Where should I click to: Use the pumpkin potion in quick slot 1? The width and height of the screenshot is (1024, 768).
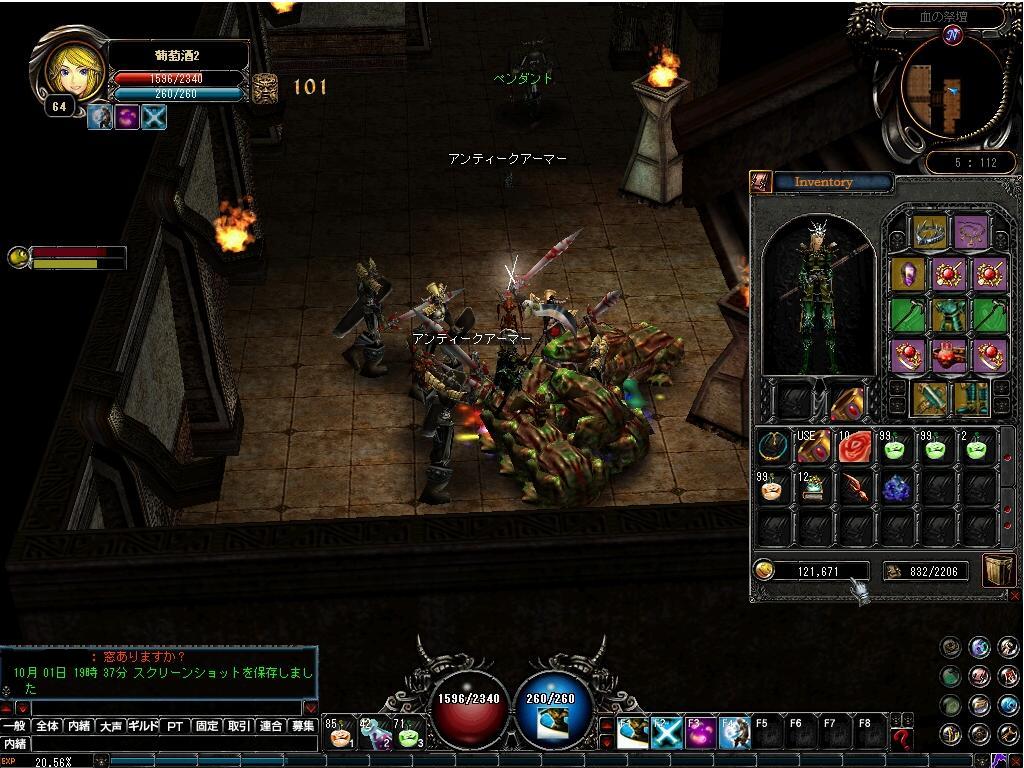341,734
